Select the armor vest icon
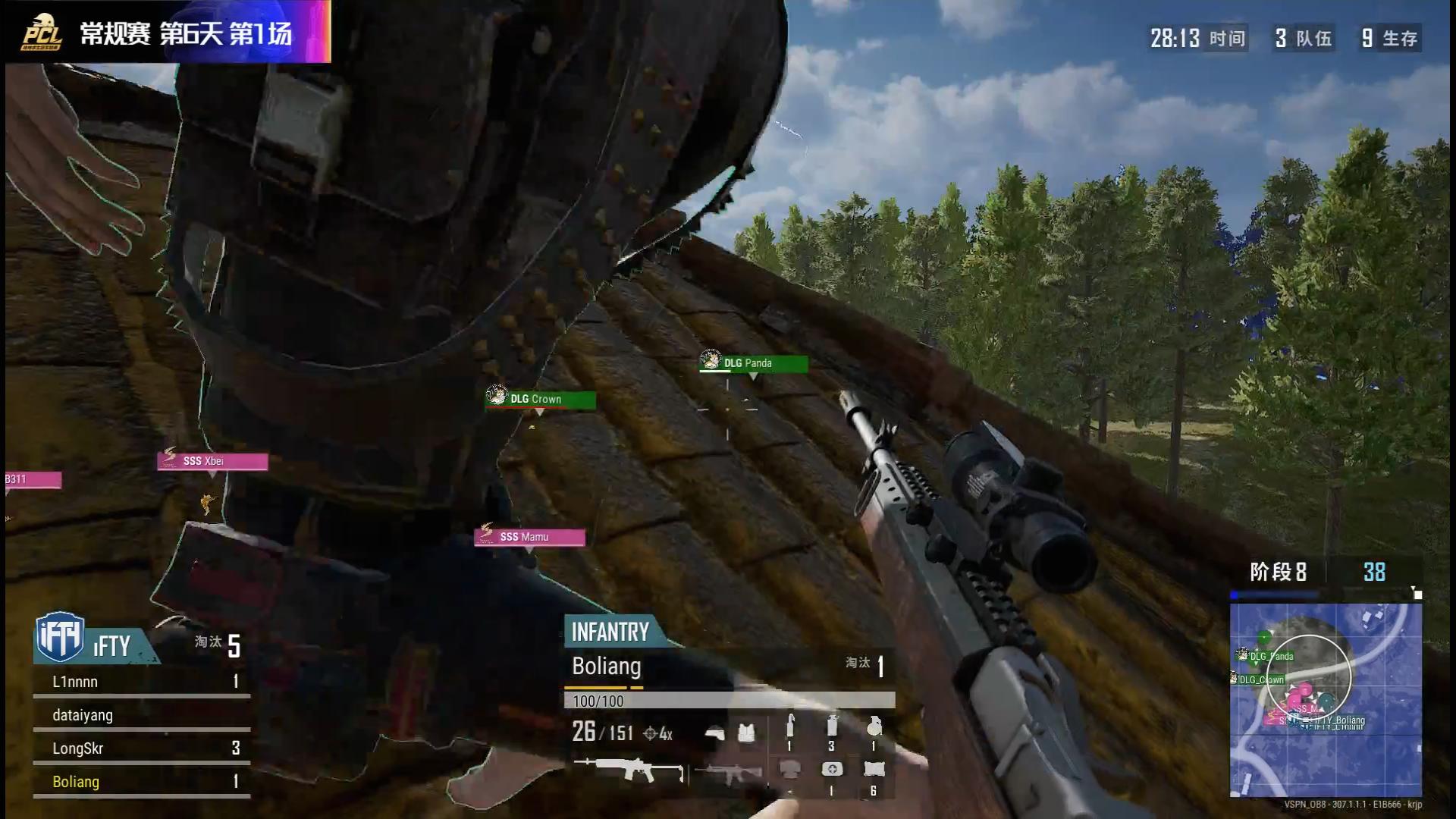 746,733
